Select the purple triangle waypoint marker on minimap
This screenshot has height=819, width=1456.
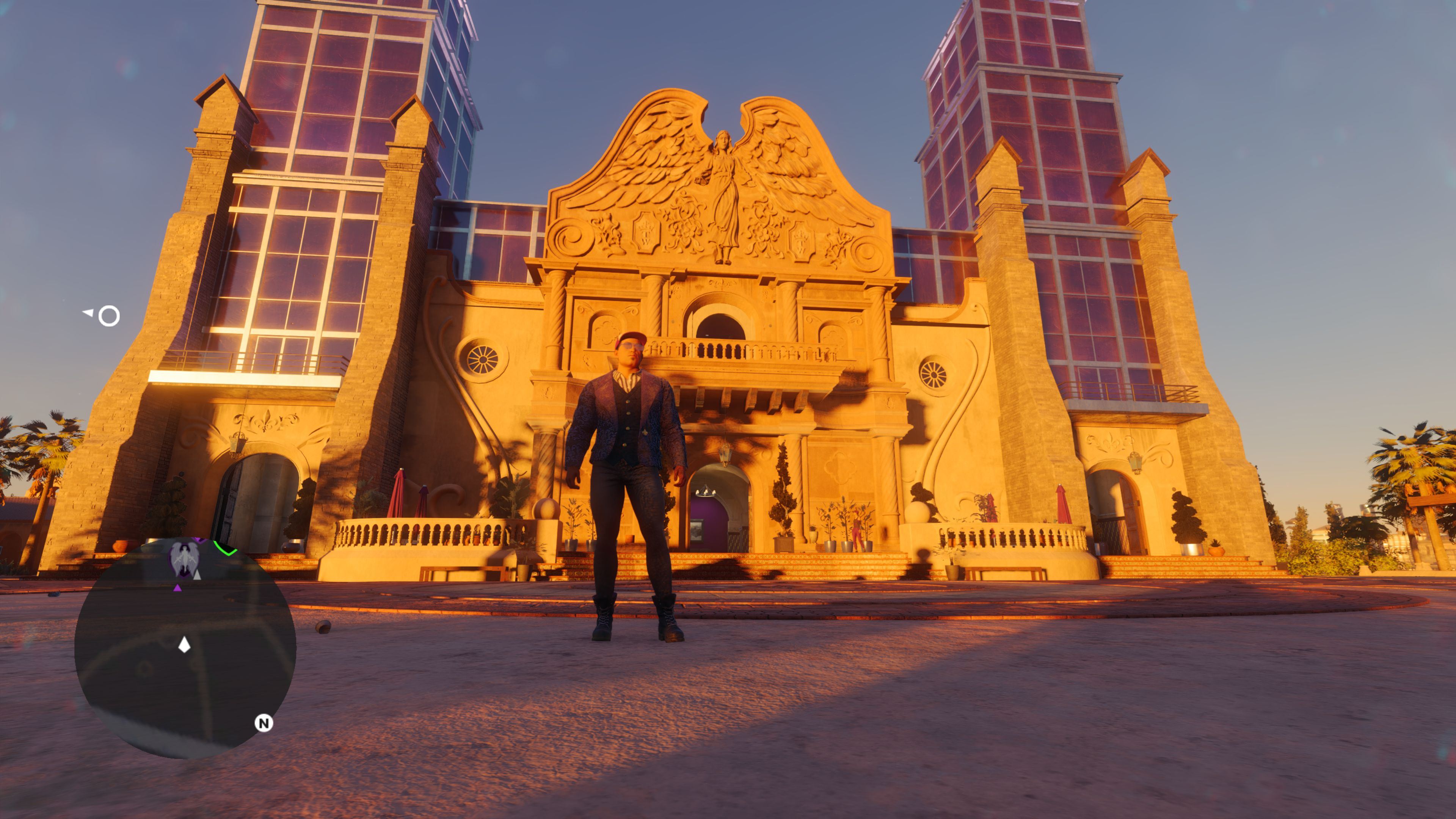[178, 588]
